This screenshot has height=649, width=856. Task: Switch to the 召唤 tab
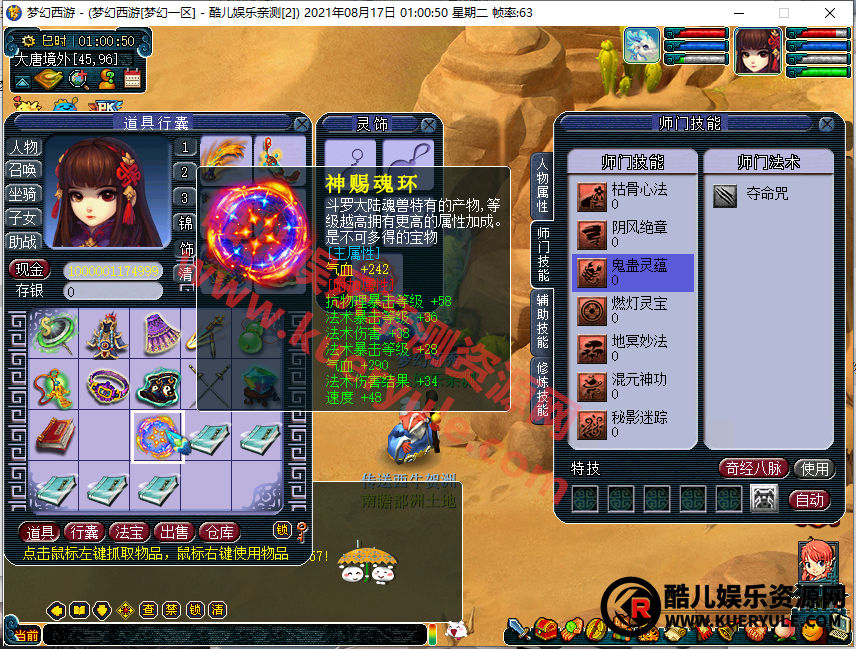pyautogui.click(x=23, y=170)
